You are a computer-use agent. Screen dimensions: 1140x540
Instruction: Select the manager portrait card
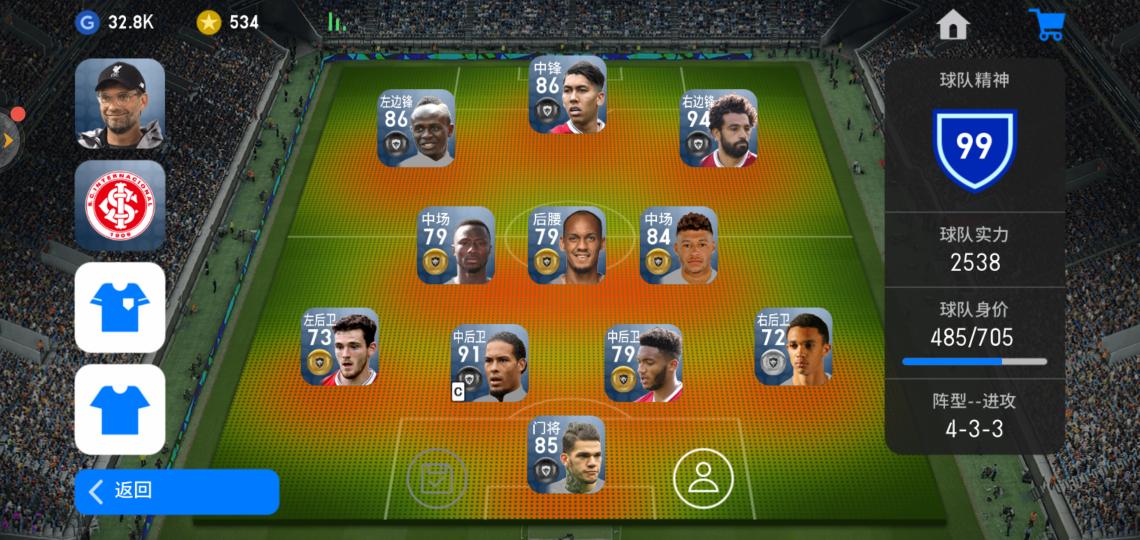click(120, 104)
